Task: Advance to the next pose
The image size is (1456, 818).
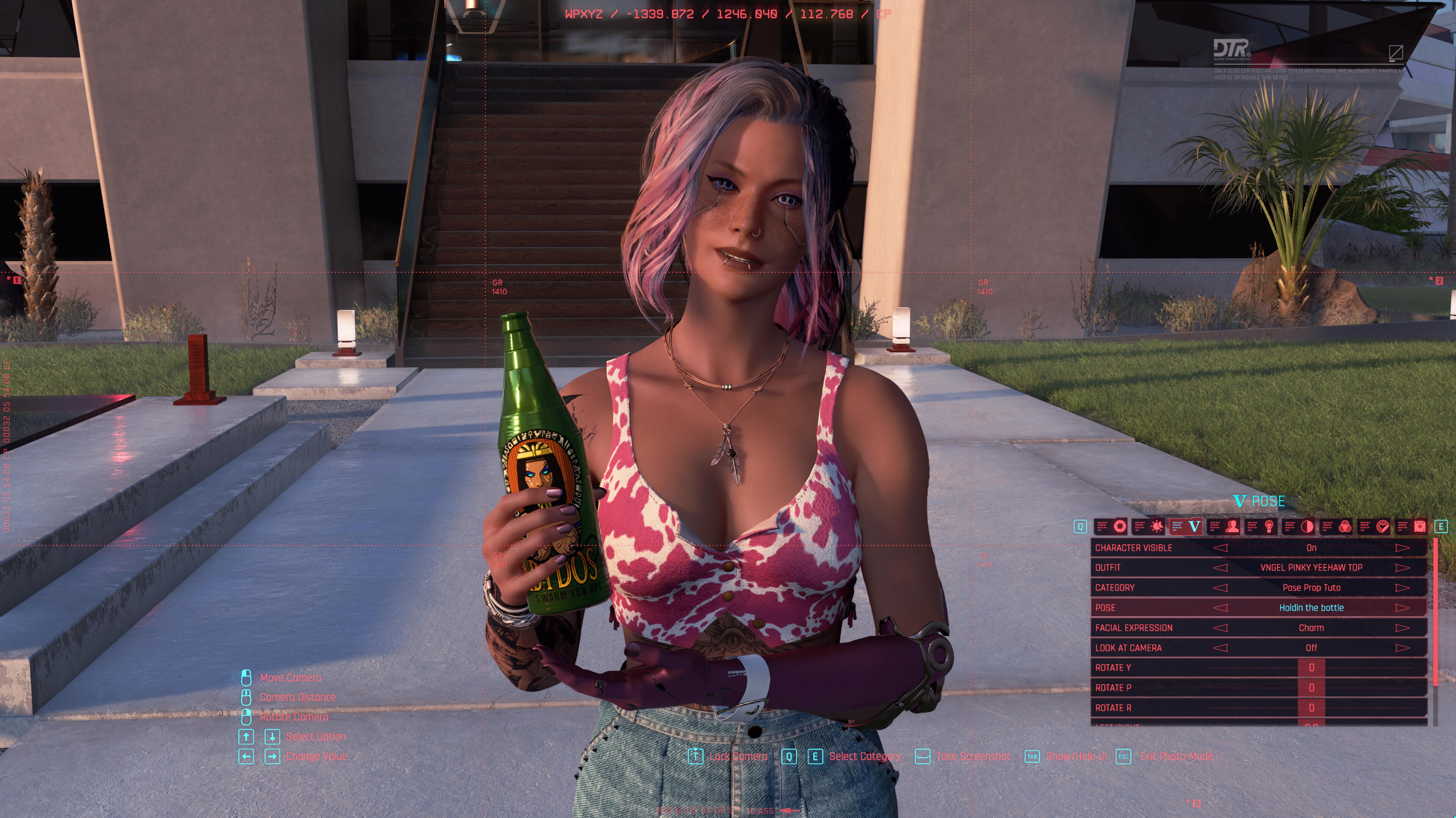Action: 1402,608
